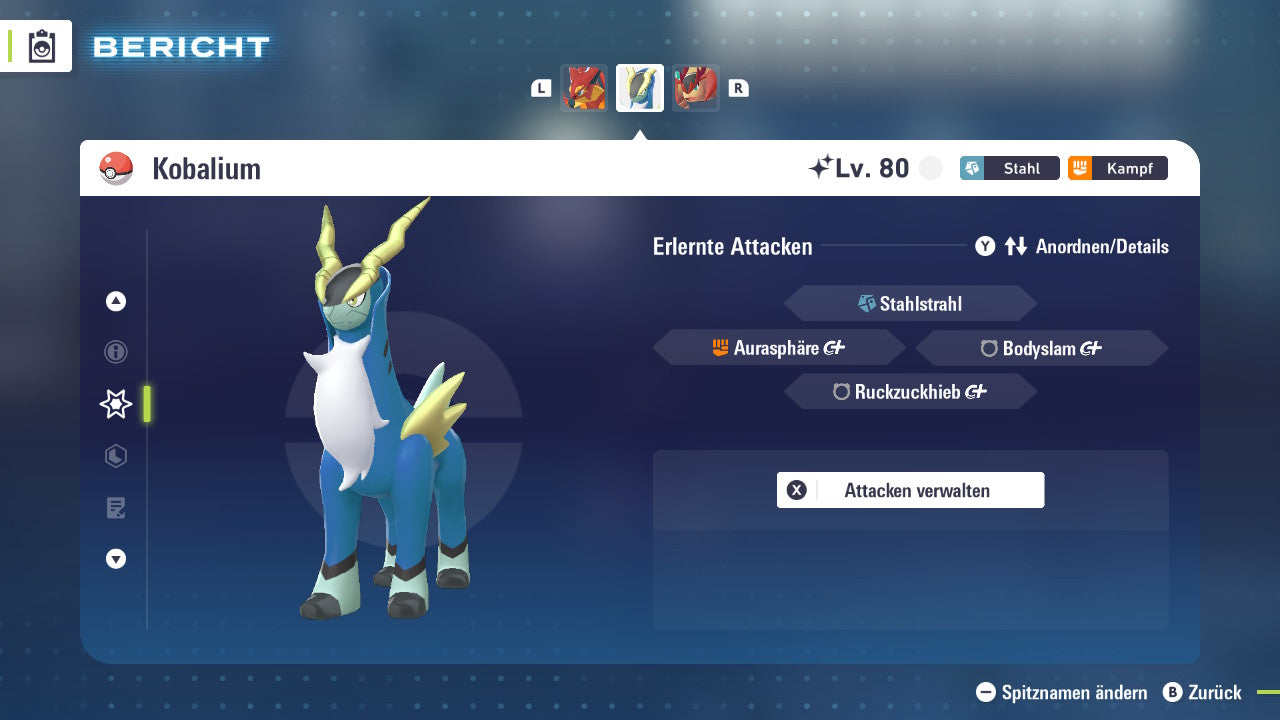Select the Stahl type badge

coord(1010,168)
